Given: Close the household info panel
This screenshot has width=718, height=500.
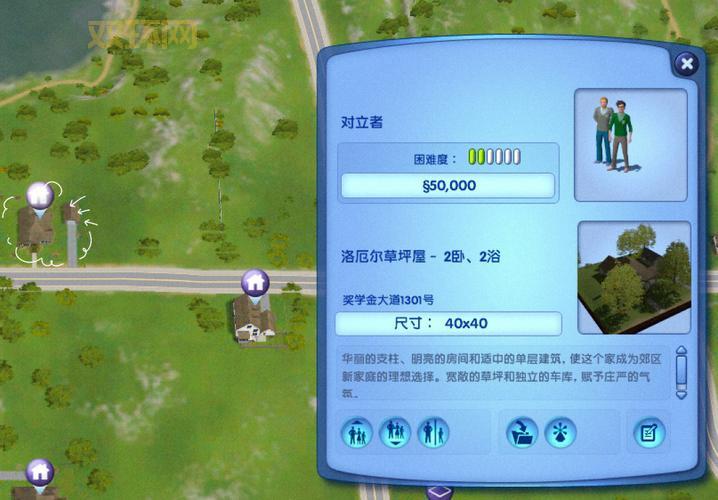Looking at the screenshot, I should pyautogui.click(x=686, y=65).
